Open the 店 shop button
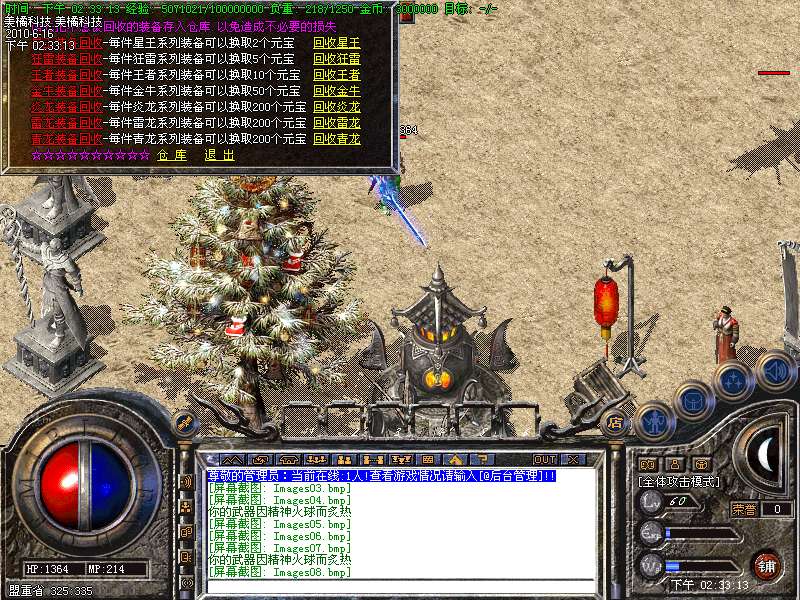 tap(615, 423)
